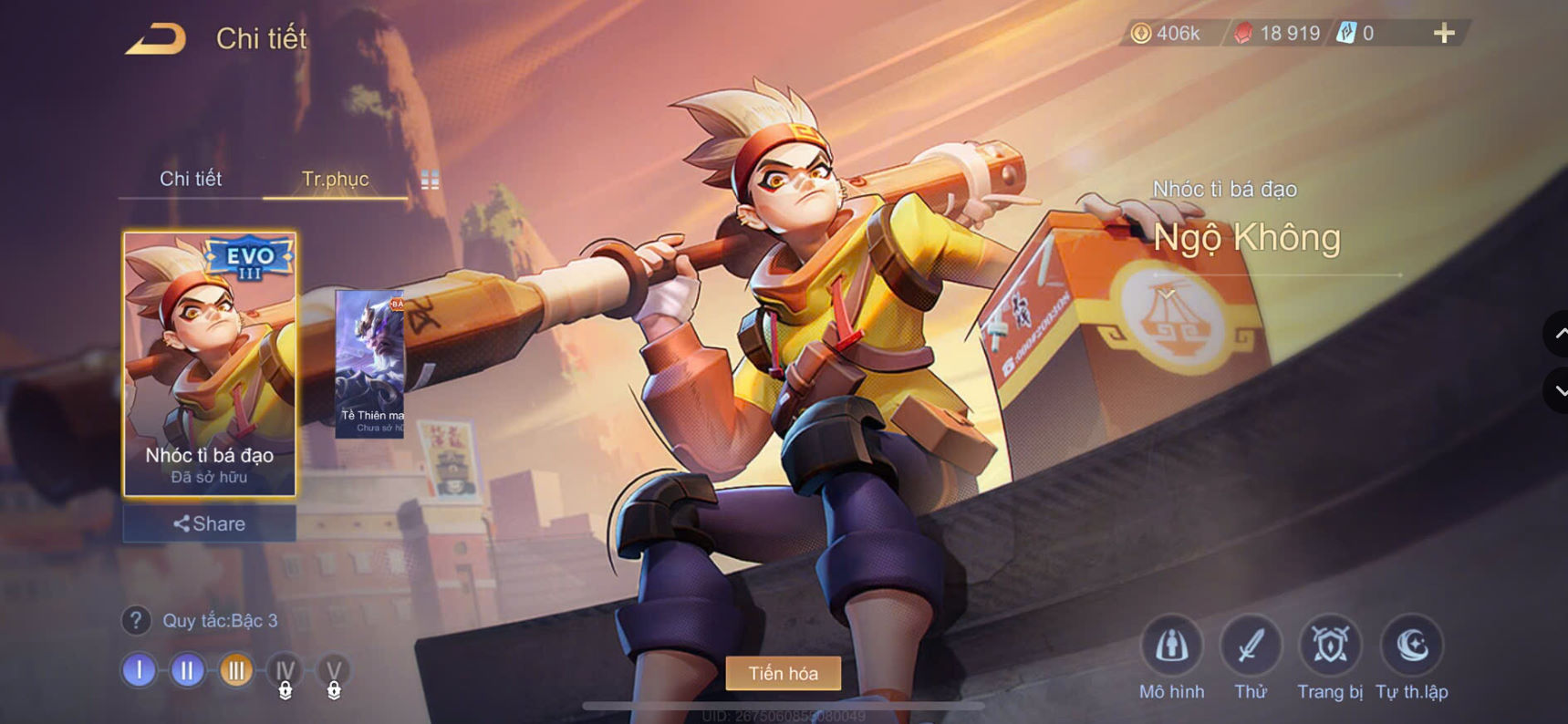Click the upward chevron on right edge
This screenshot has height=724, width=1568.
click(1556, 336)
